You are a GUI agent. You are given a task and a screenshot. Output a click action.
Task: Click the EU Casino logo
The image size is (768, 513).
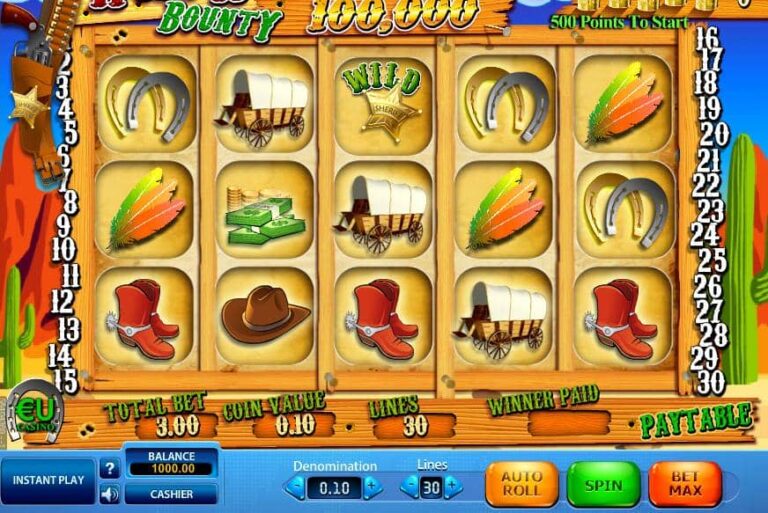[36, 410]
